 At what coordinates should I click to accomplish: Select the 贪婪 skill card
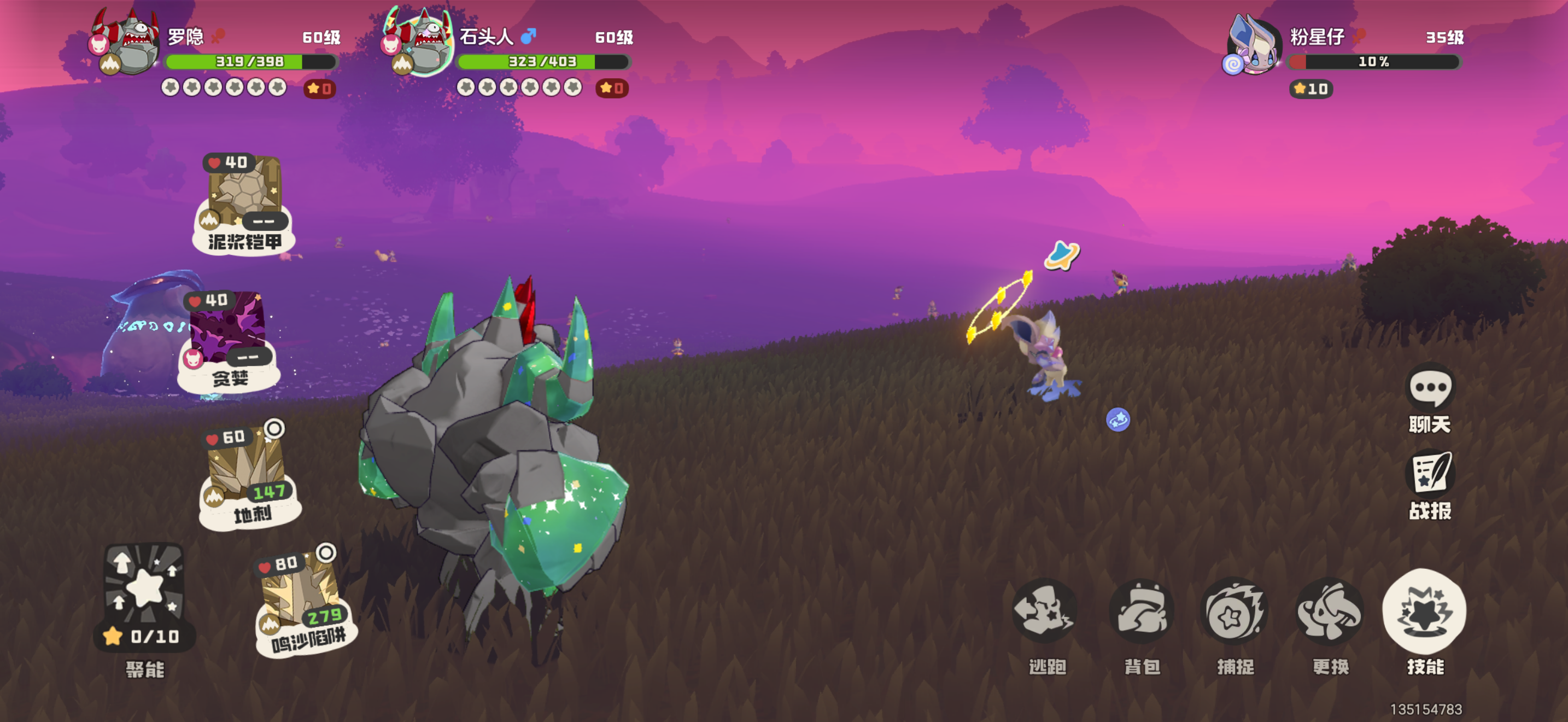tap(229, 340)
